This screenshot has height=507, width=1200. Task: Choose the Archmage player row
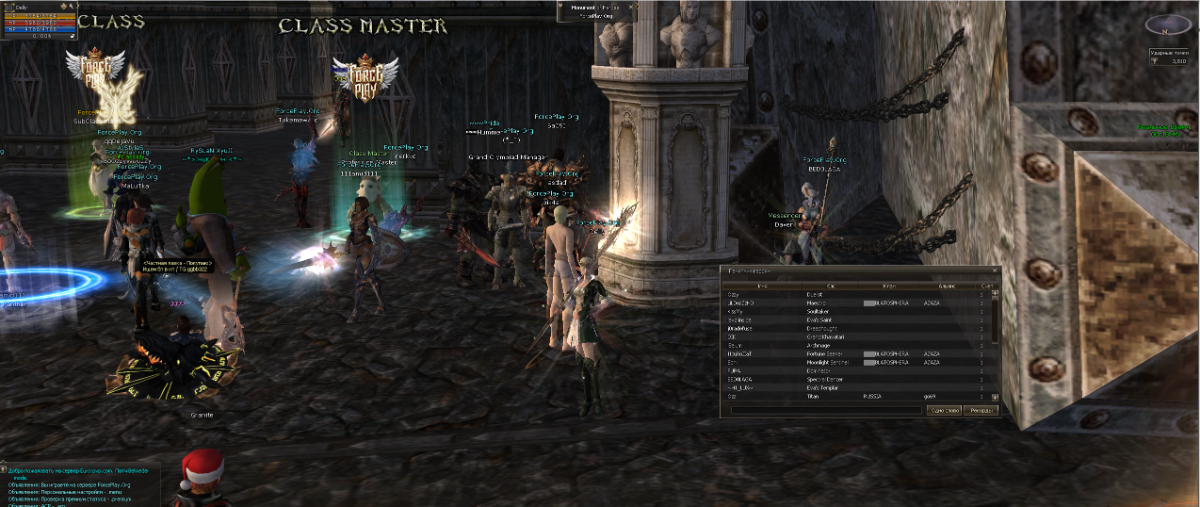pyautogui.click(x=820, y=346)
